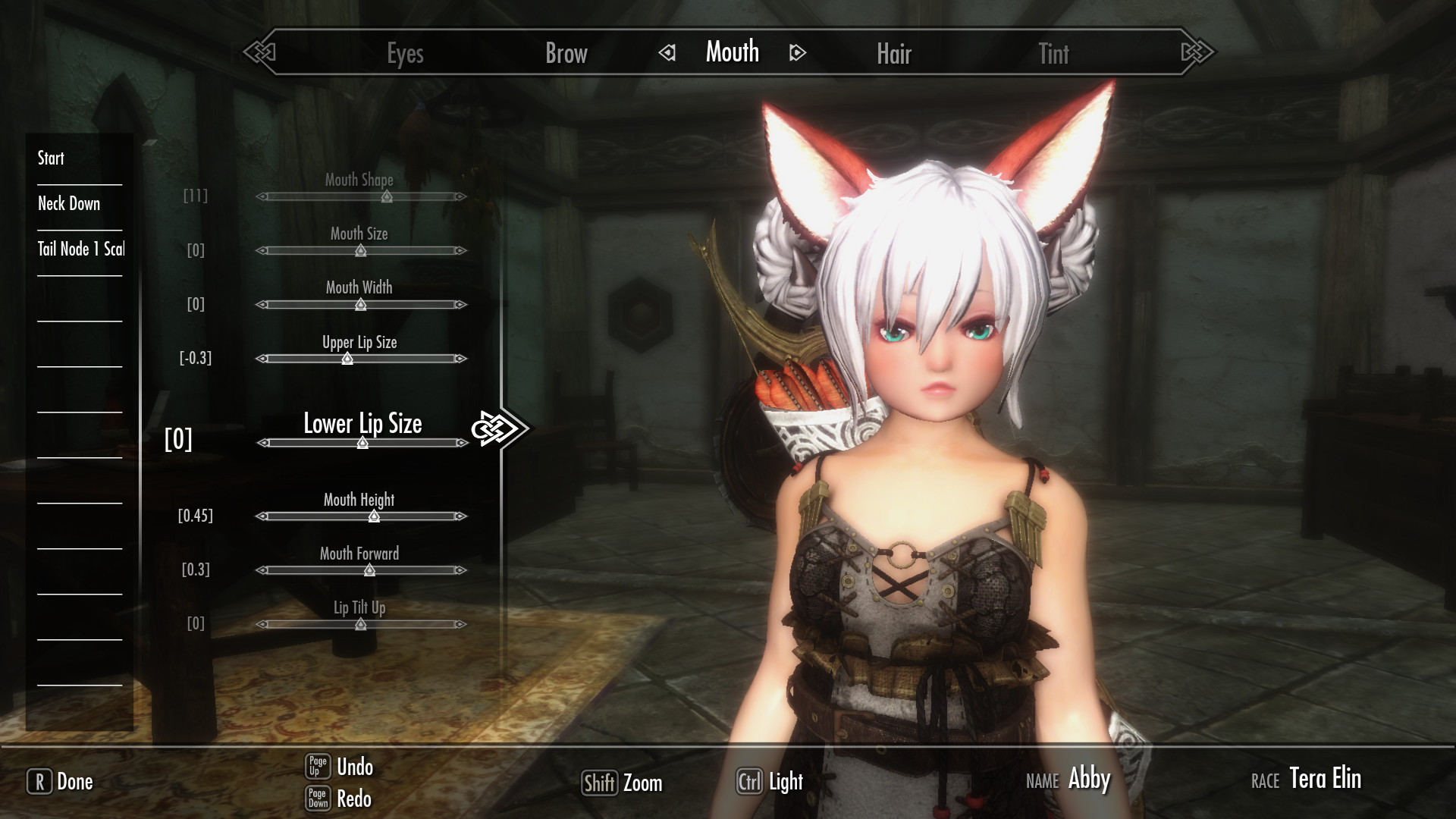Change the Lip Tilt Up slider

click(x=361, y=624)
